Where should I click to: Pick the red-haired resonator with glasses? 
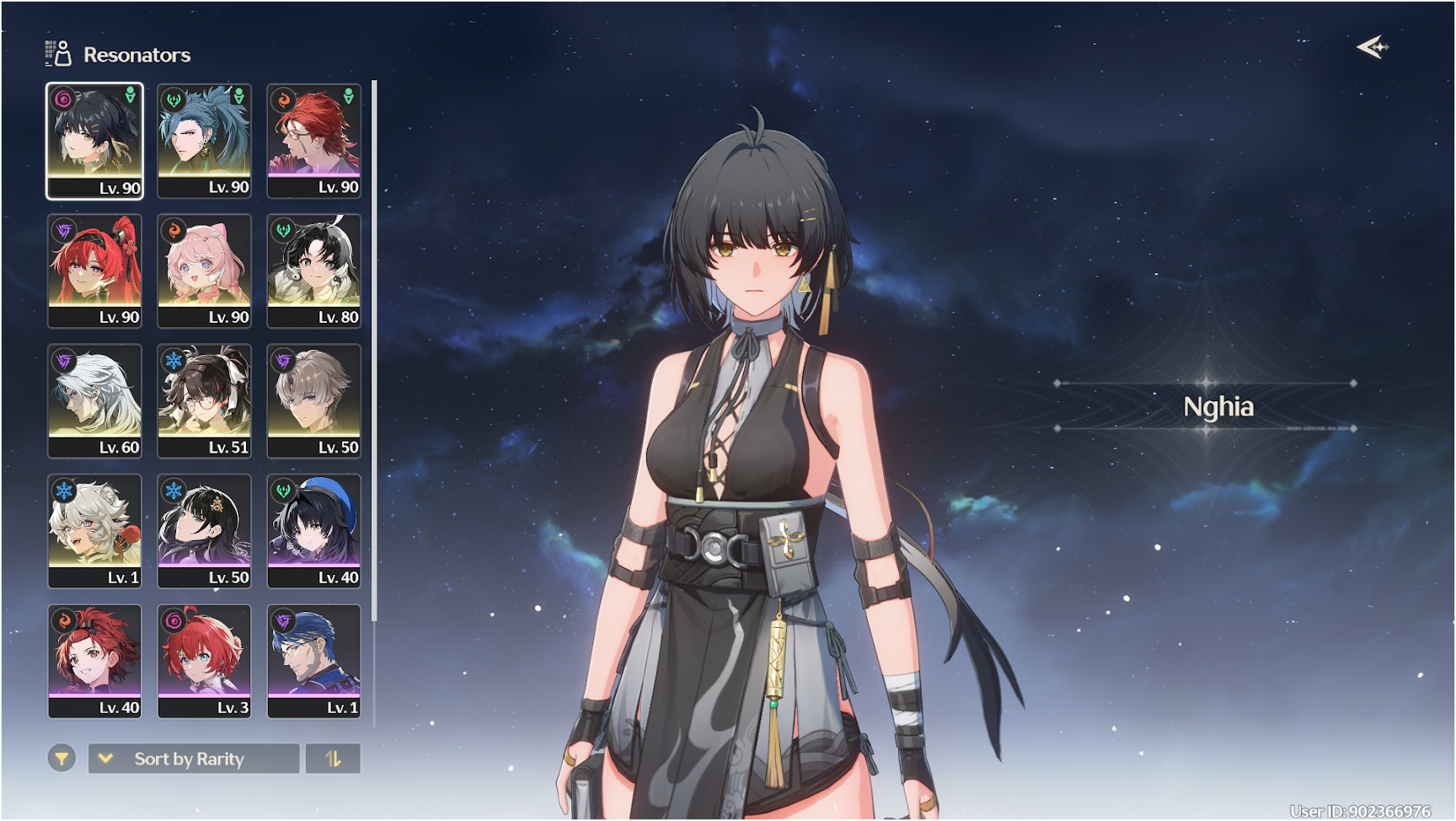tap(313, 140)
